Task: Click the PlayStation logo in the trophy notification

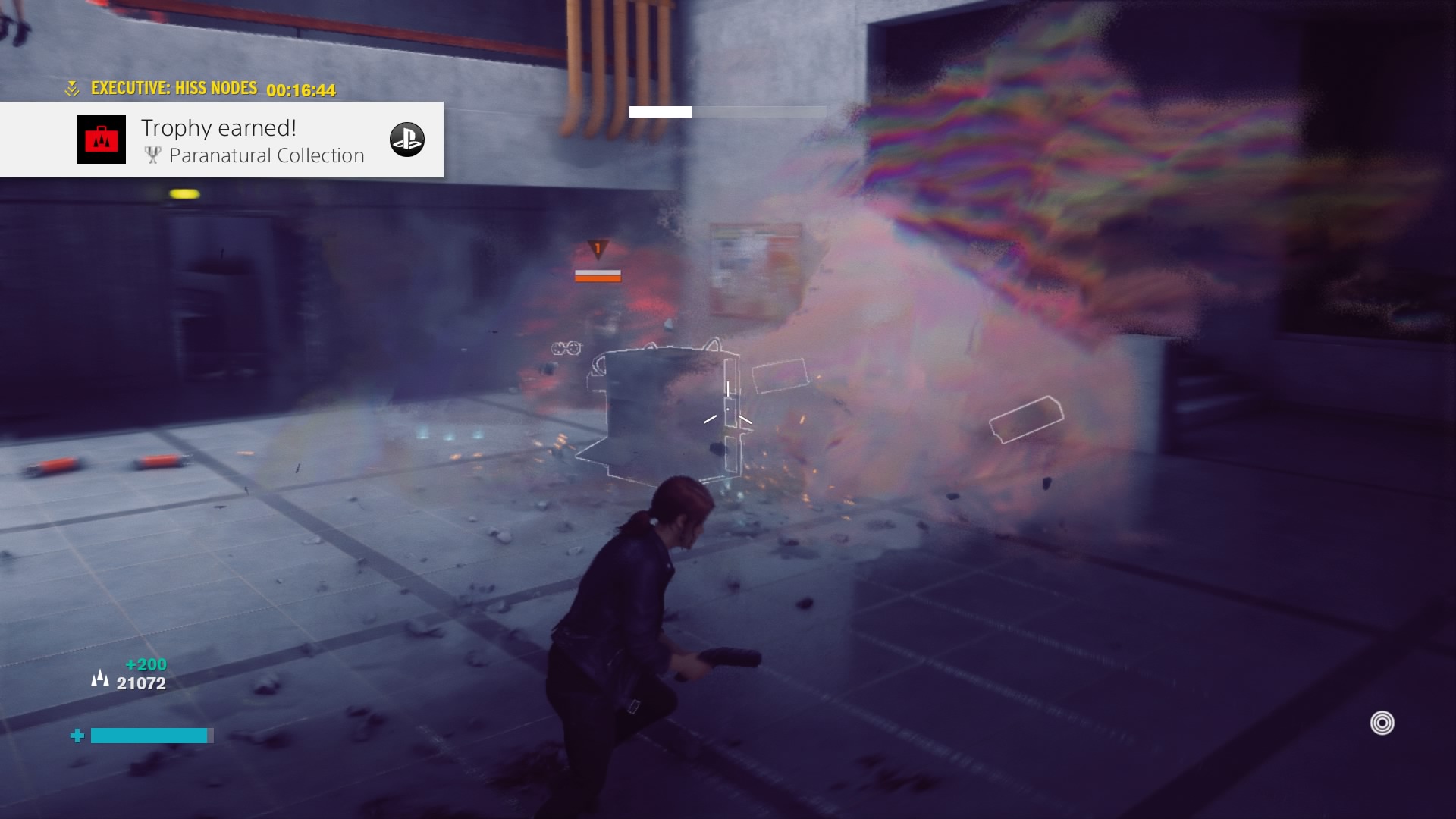Action: (x=407, y=140)
